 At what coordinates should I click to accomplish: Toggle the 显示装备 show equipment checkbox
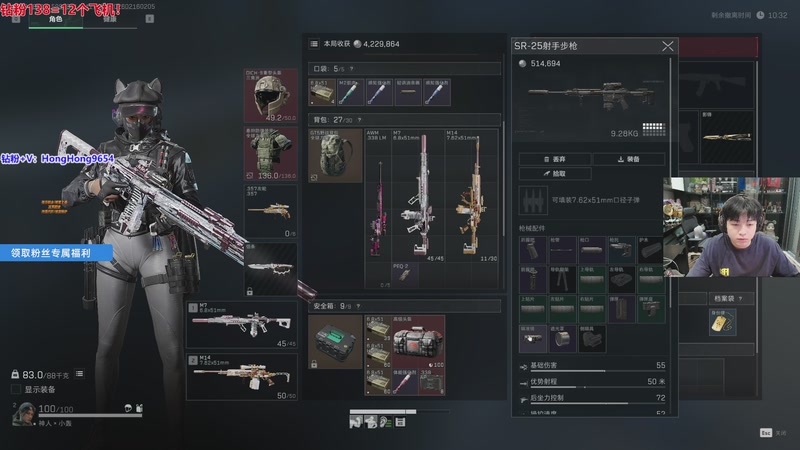[17, 389]
